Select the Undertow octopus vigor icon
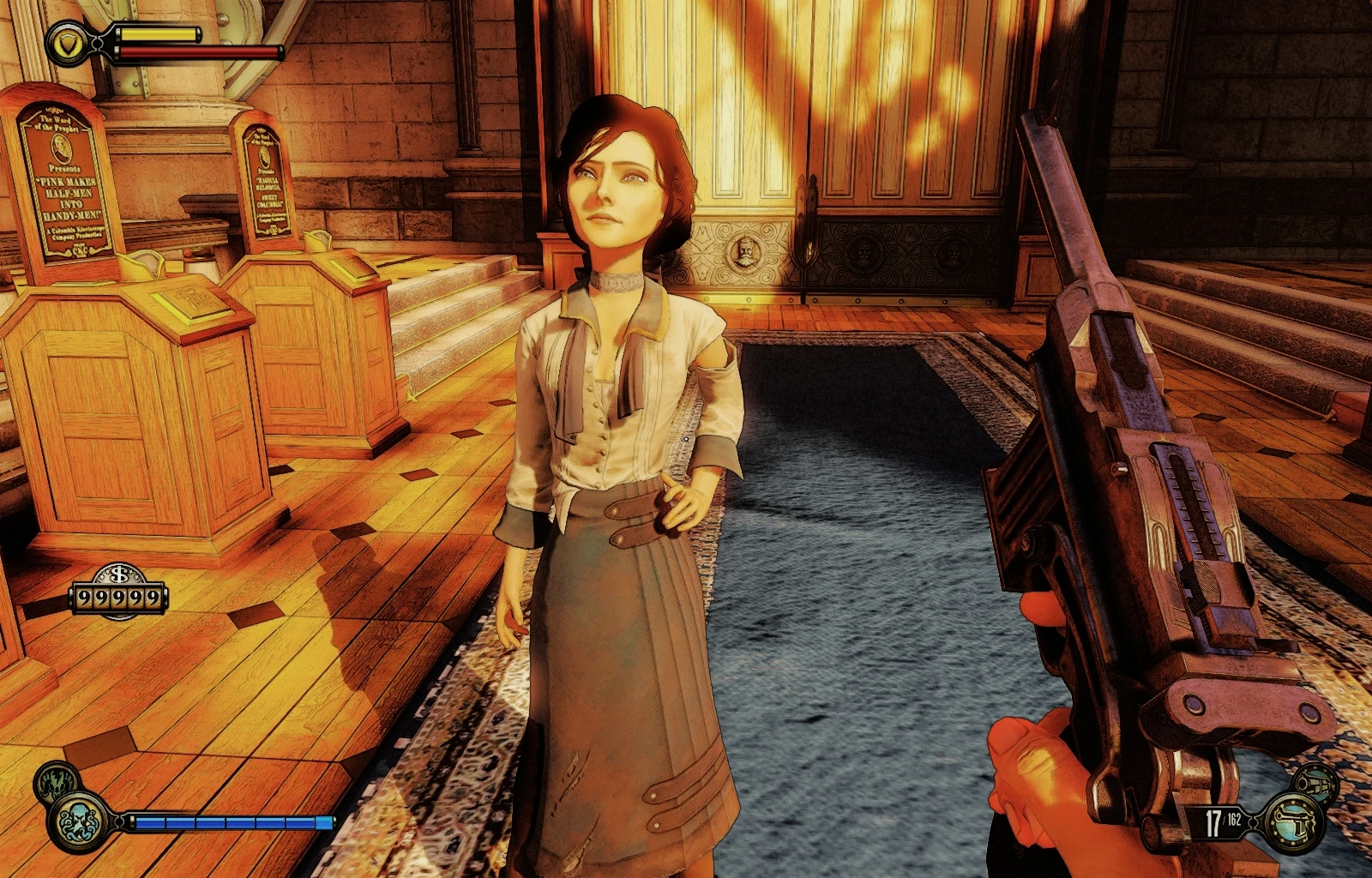This screenshot has height=878, width=1372. [81, 821]
